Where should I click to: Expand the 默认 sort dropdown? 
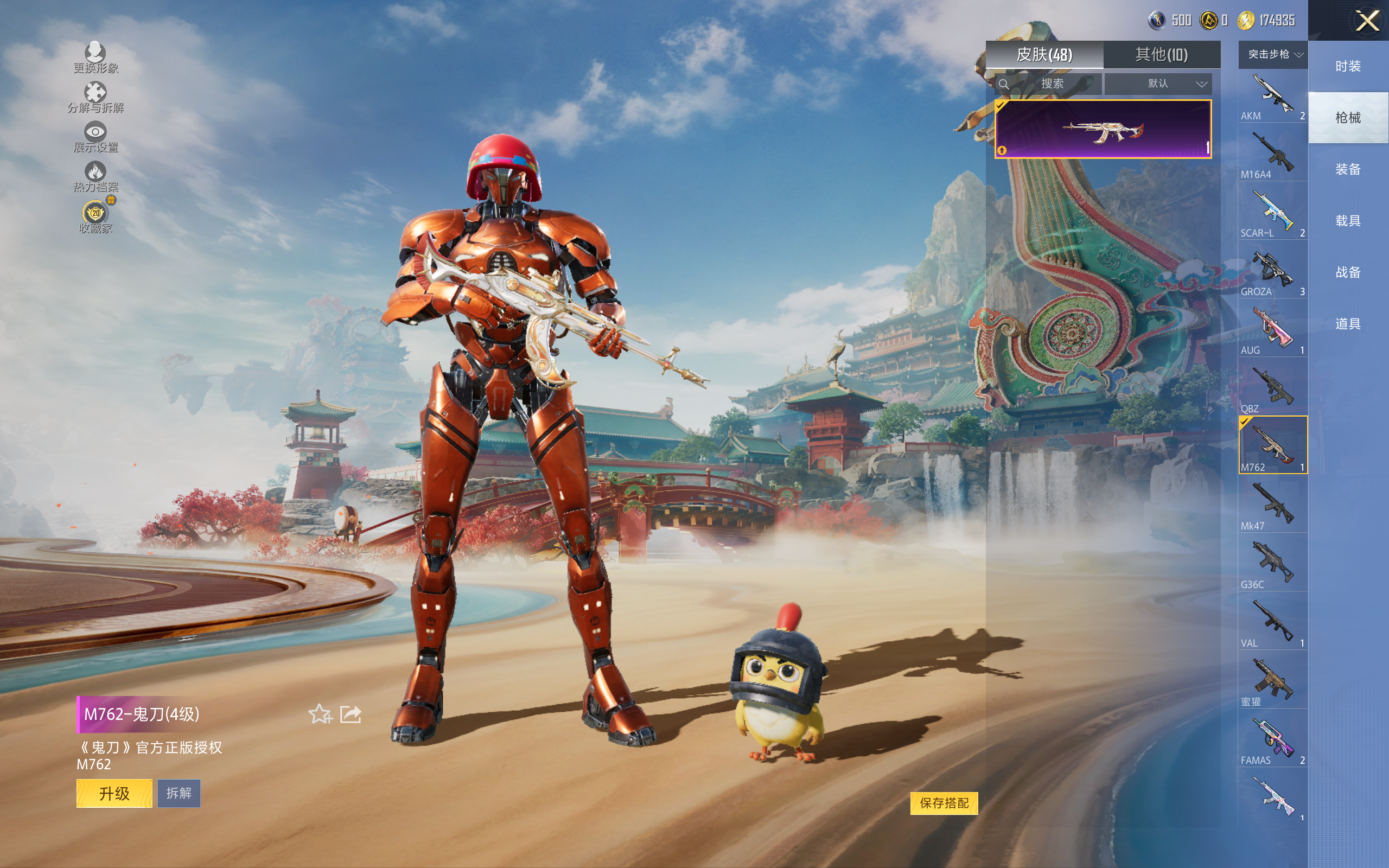tap(1158, 84)
